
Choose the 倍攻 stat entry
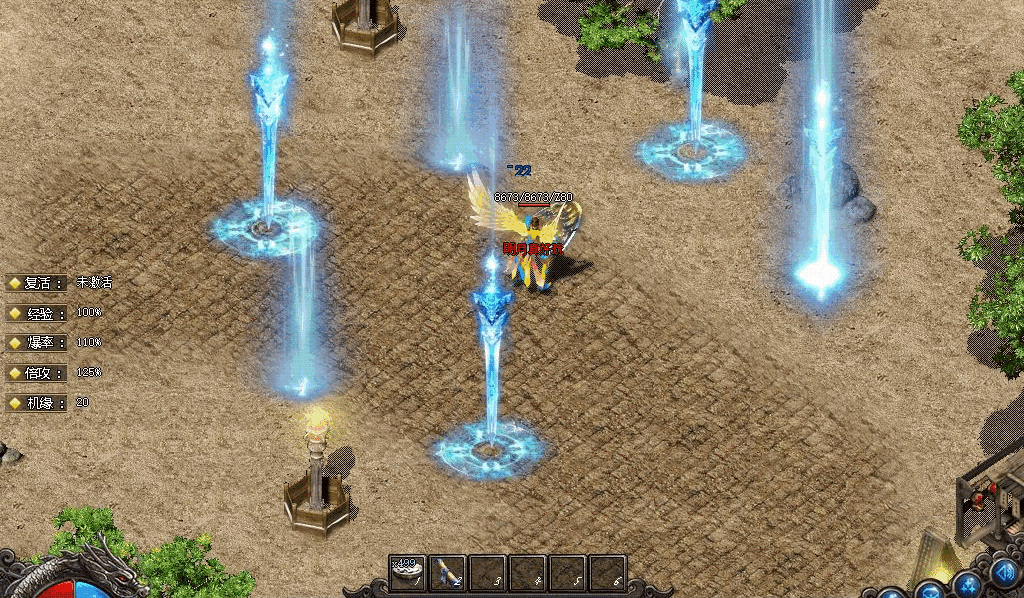tap(38, 373)
